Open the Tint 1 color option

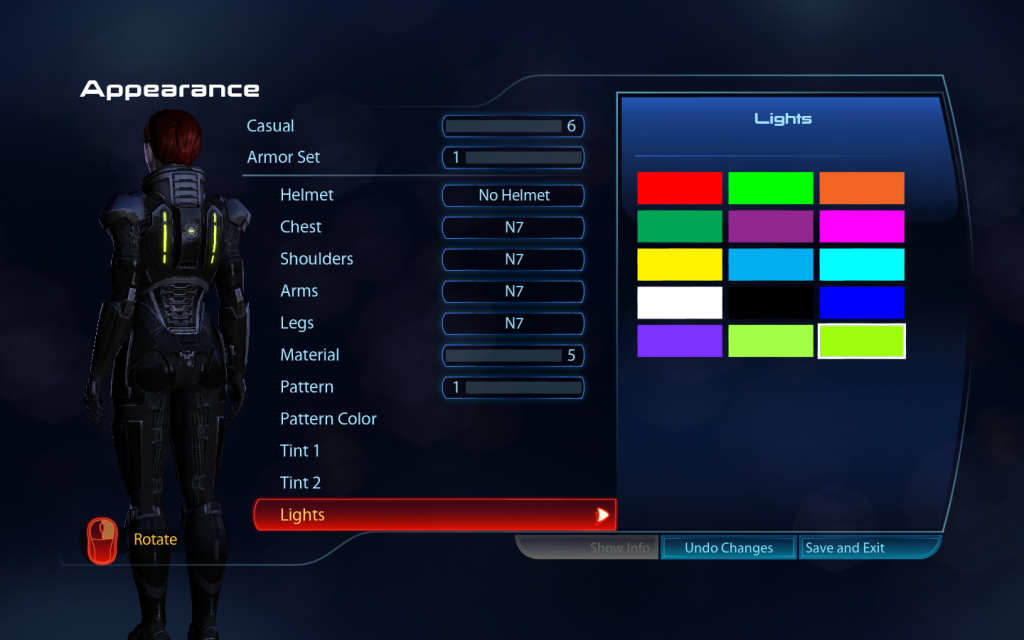click(x=300, y=451)
